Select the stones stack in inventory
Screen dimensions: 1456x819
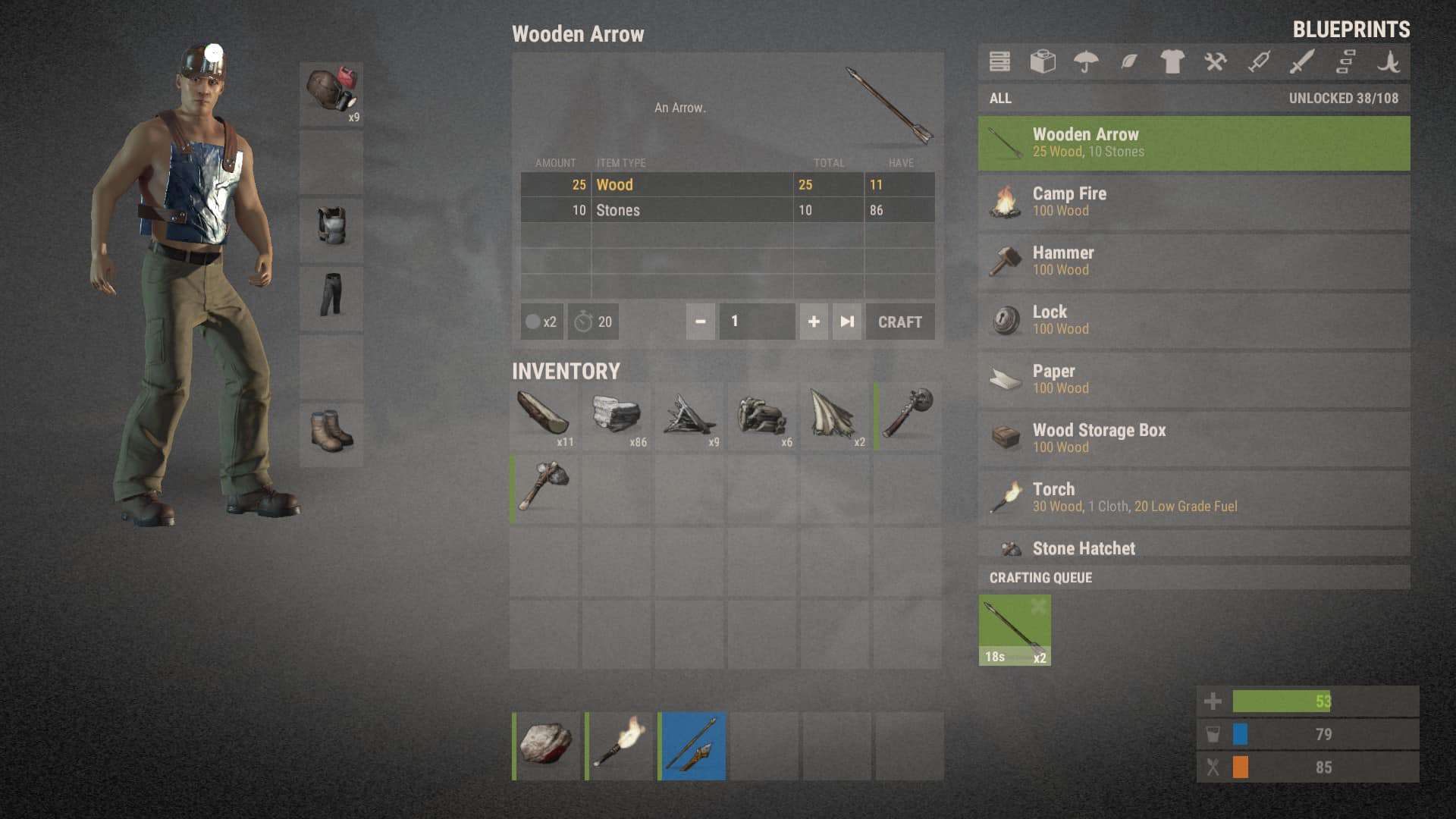[x=617, y=416]
